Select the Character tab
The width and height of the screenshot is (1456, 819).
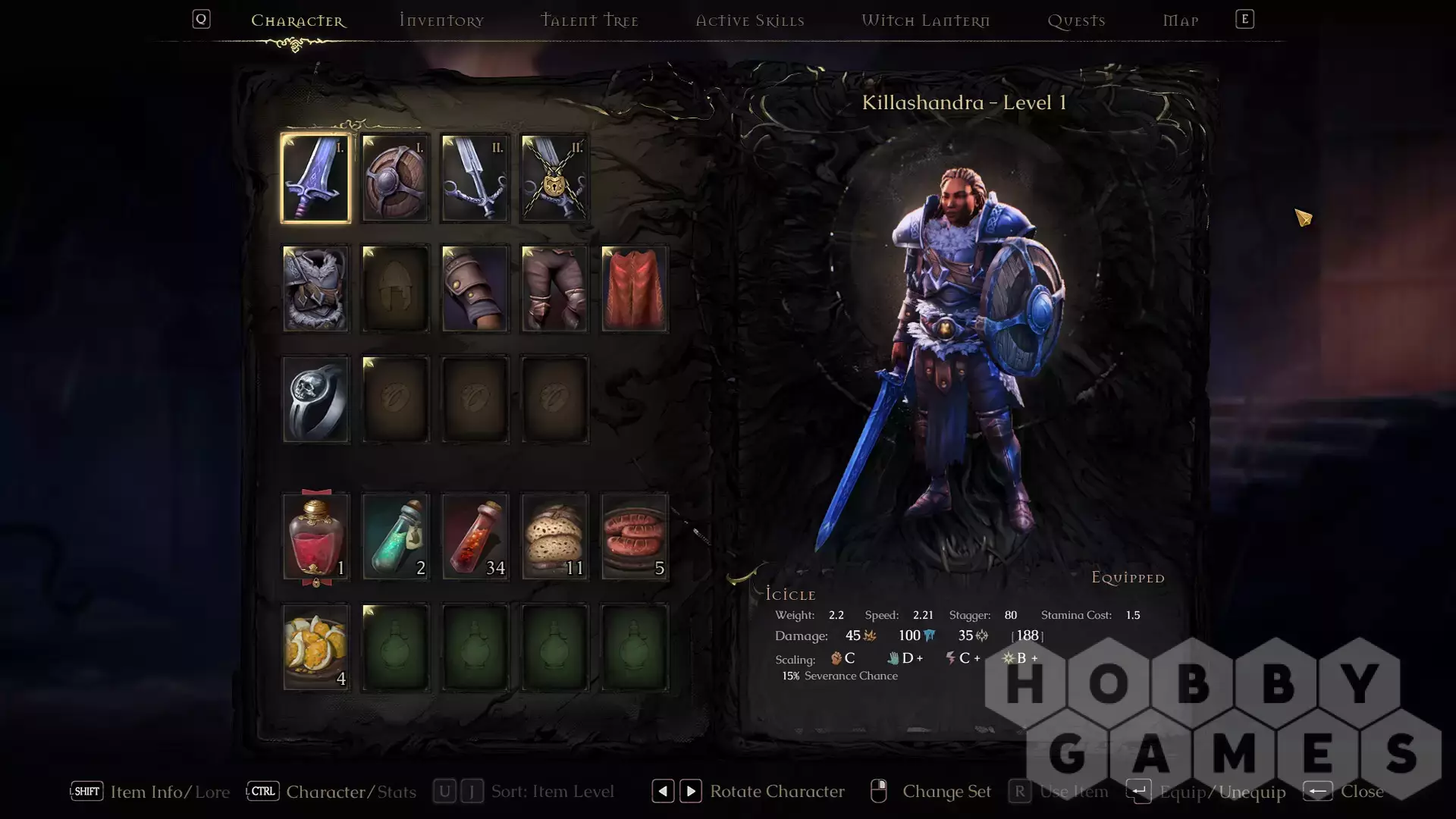[298, 20]
